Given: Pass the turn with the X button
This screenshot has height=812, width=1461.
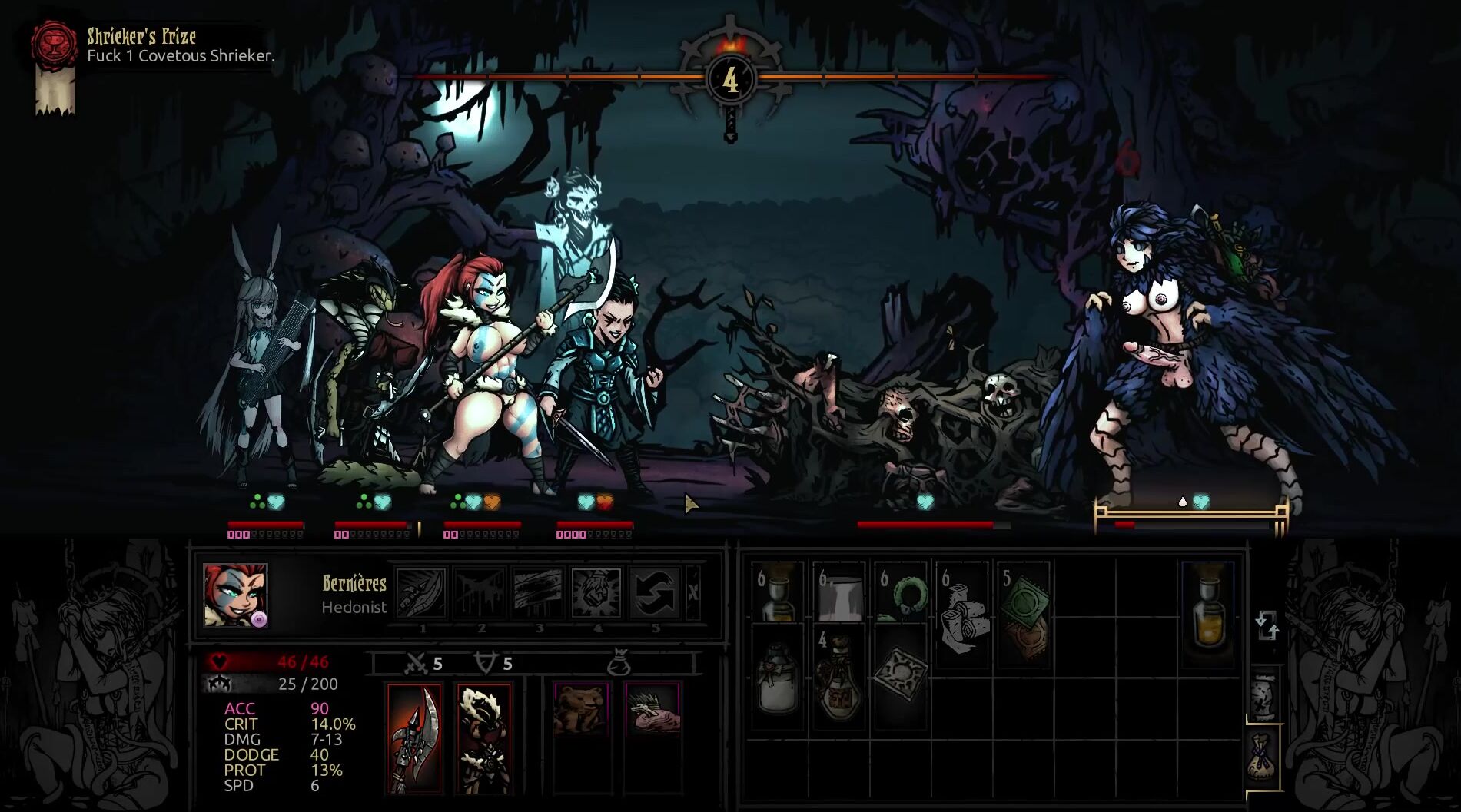Looking at the screenshot, I should point(692,592).
